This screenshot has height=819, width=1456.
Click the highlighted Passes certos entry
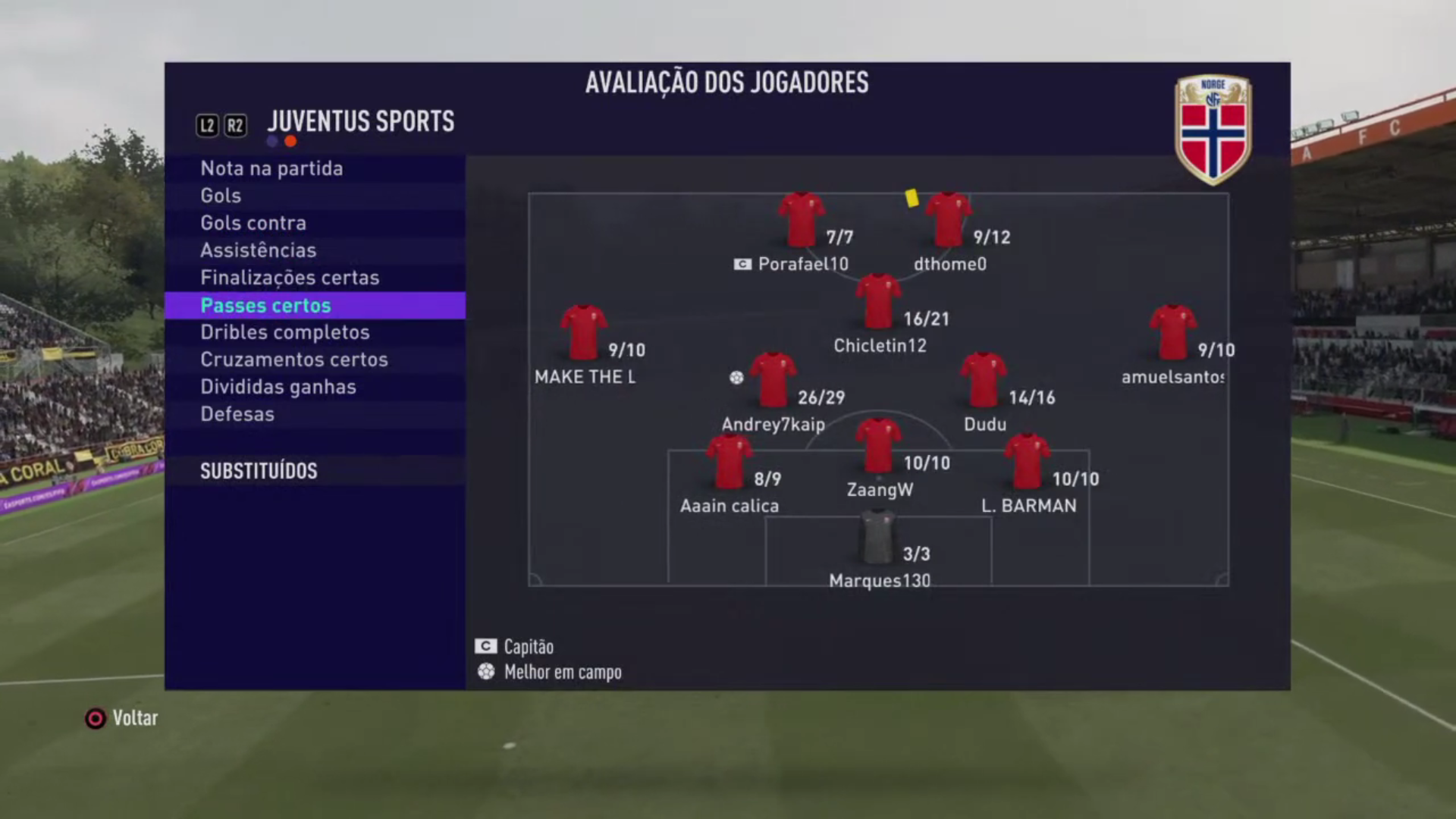click(265, 306)
